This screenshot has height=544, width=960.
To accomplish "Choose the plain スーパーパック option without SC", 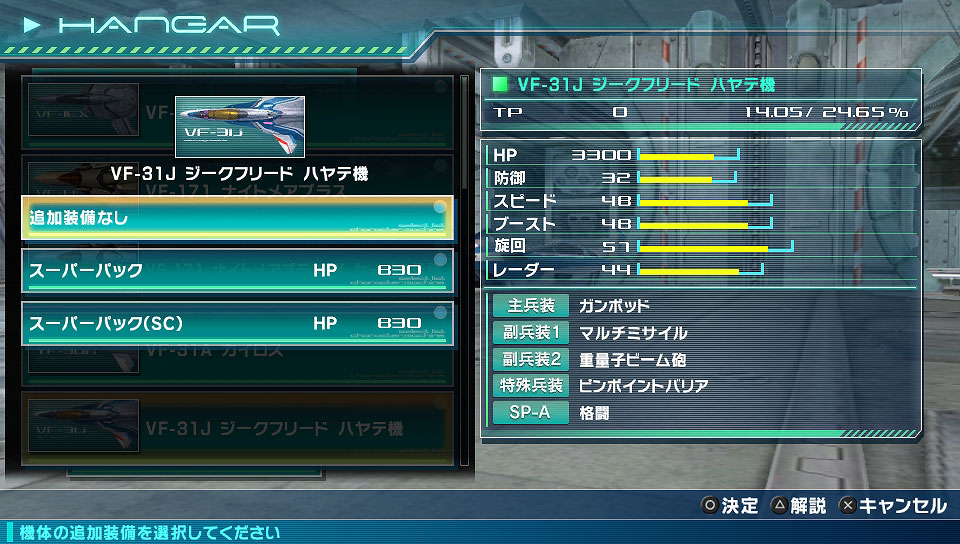I will (x=238, y=271).
